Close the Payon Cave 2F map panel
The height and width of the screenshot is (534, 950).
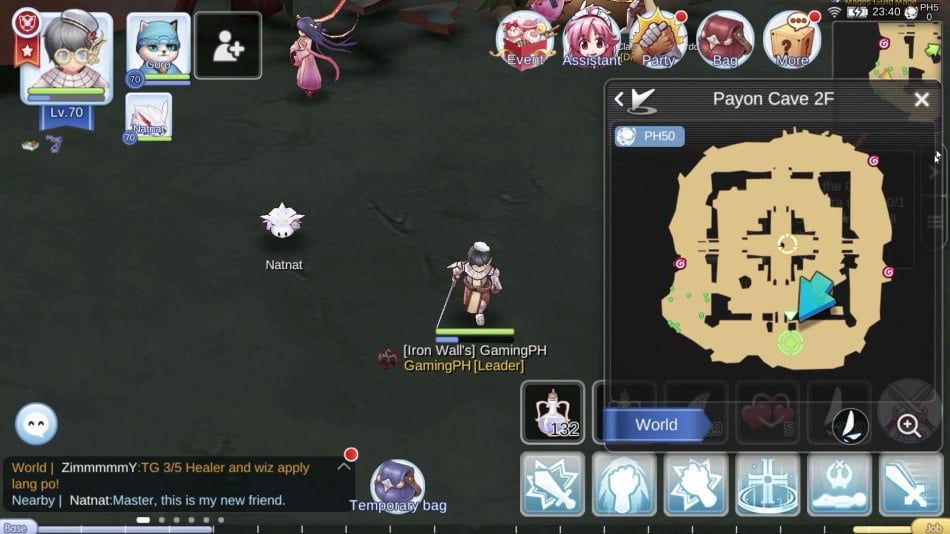pyautogui.click(x=921, y=99)
